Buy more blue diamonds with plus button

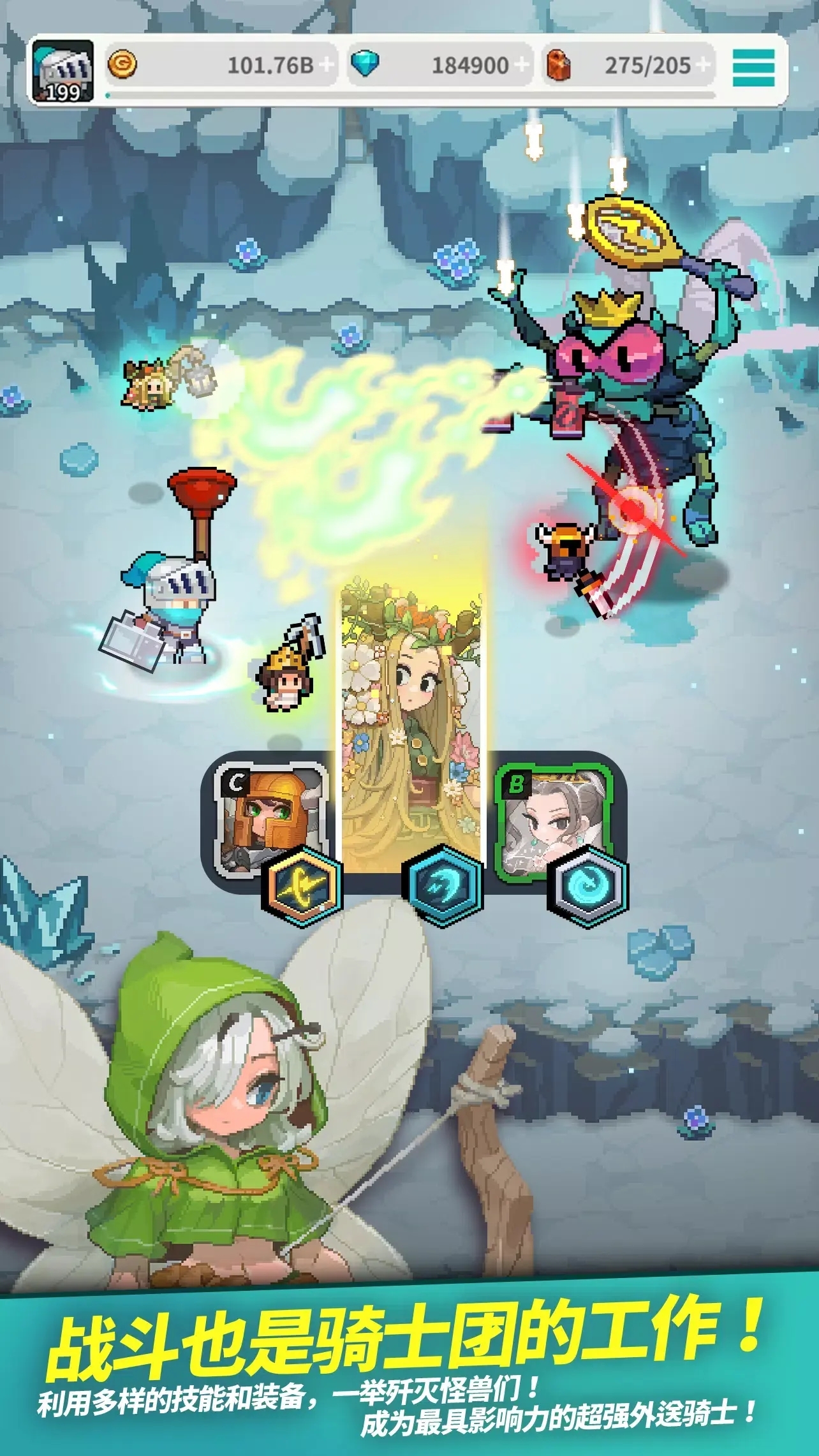[x=522, y=65]
